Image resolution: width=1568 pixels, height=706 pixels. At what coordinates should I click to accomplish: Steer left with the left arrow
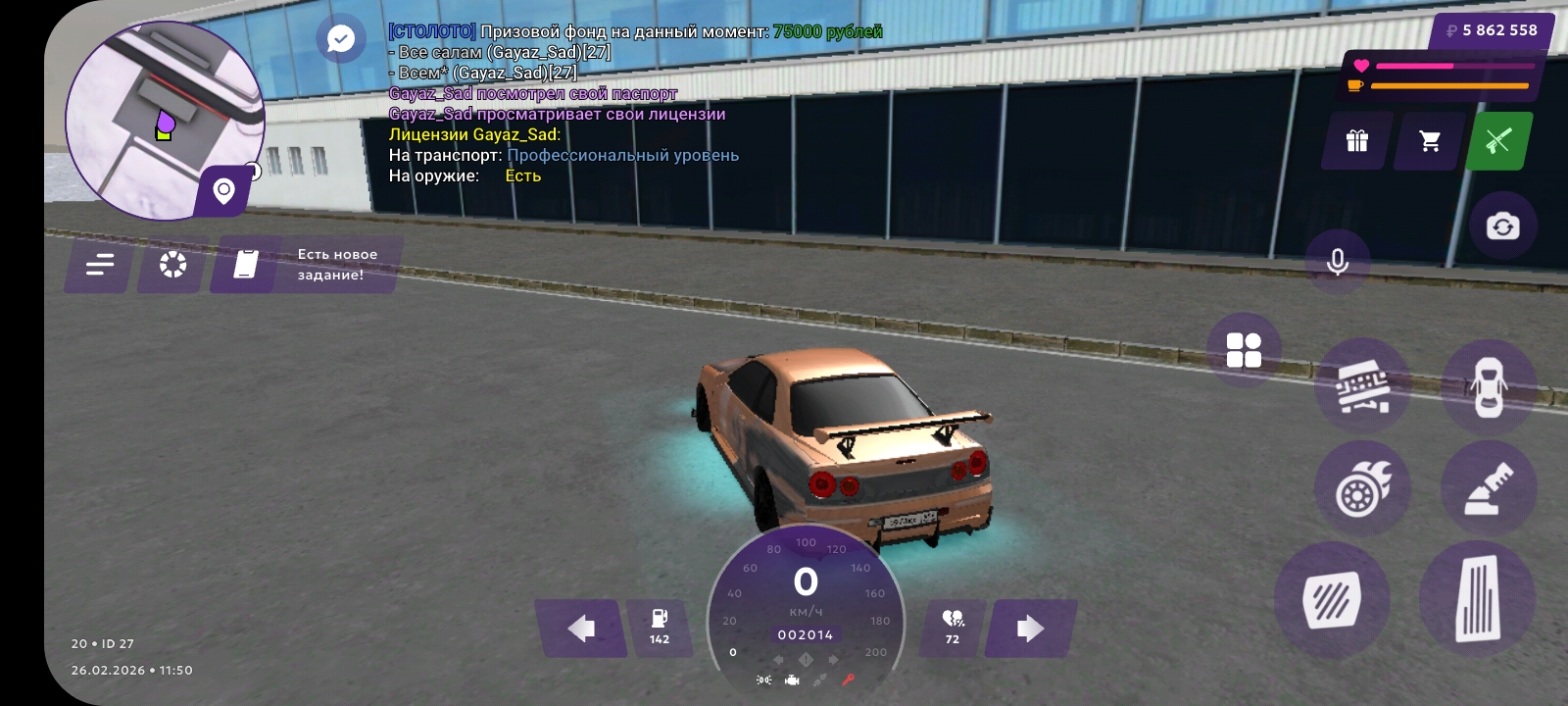580,629
